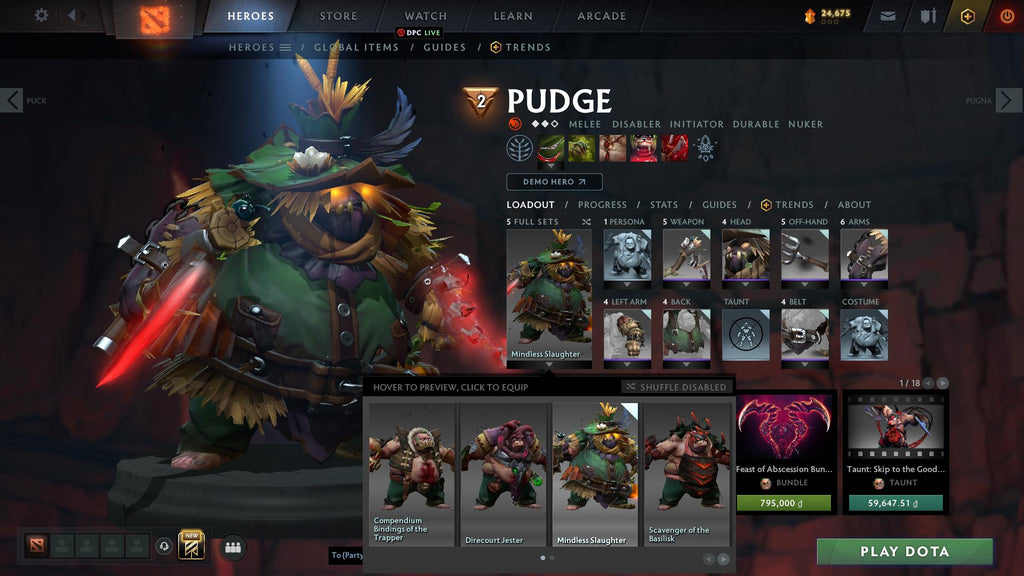Click the red power quit button
Screen dimensions: 1024x576
(x=1006, y=16)
